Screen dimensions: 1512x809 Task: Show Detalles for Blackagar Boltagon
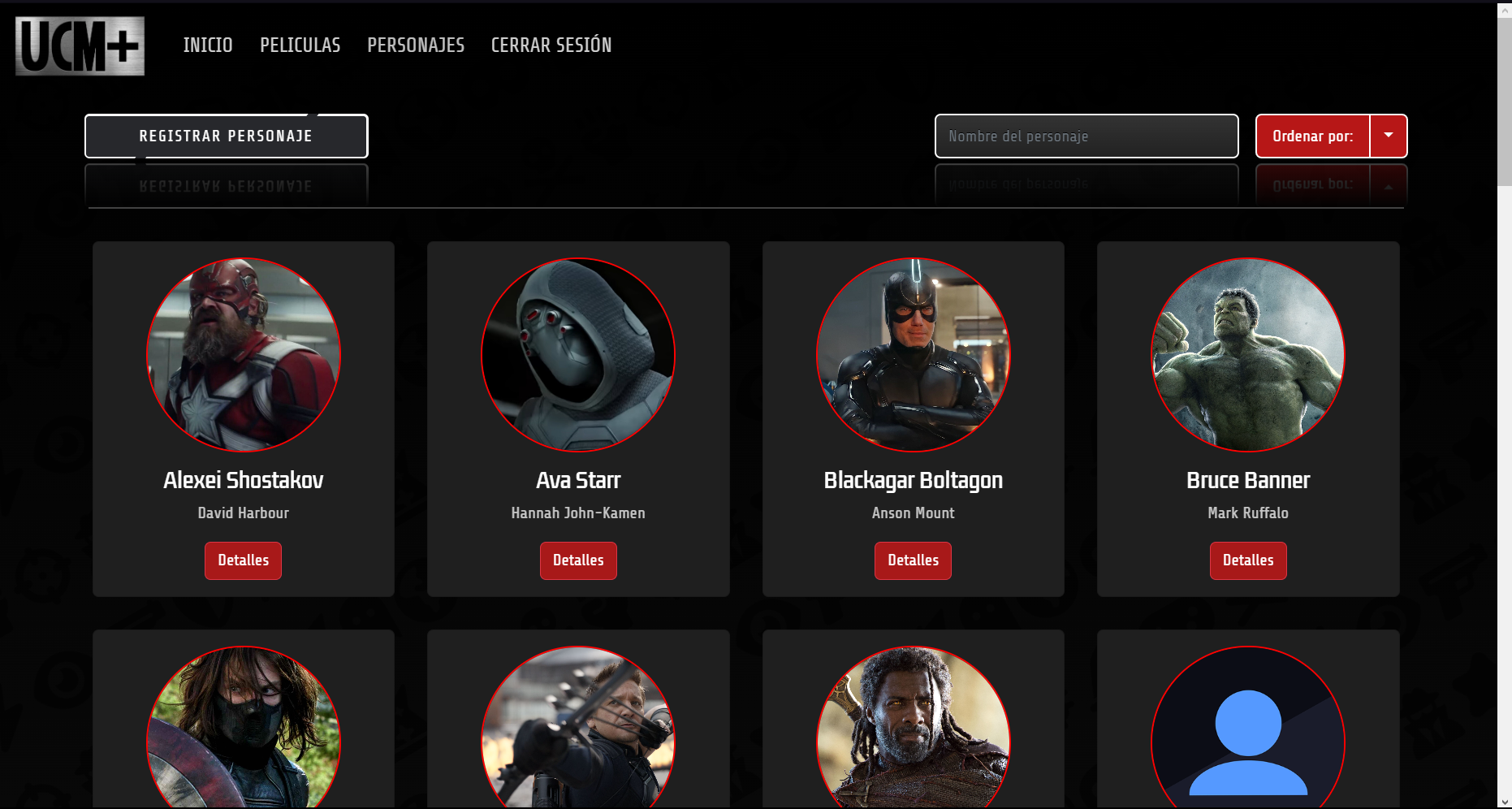913,560
